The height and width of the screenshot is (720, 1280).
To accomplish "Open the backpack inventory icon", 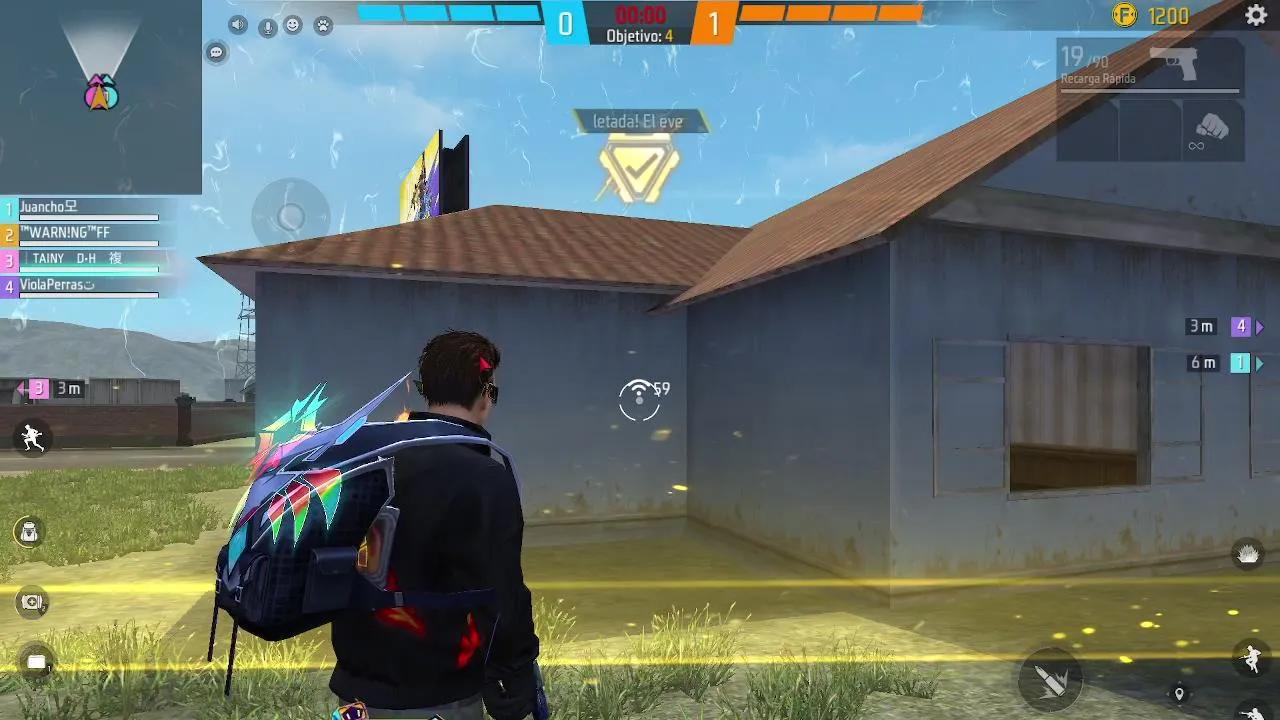I will (x=28, y=530).
